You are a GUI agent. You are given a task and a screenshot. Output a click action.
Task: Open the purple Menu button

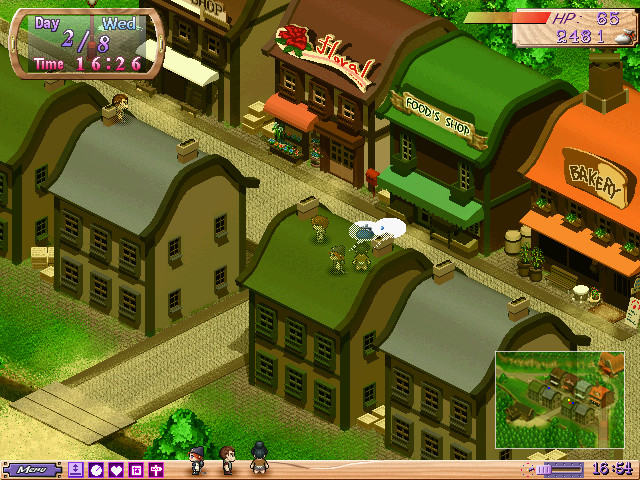click(32, 469)
